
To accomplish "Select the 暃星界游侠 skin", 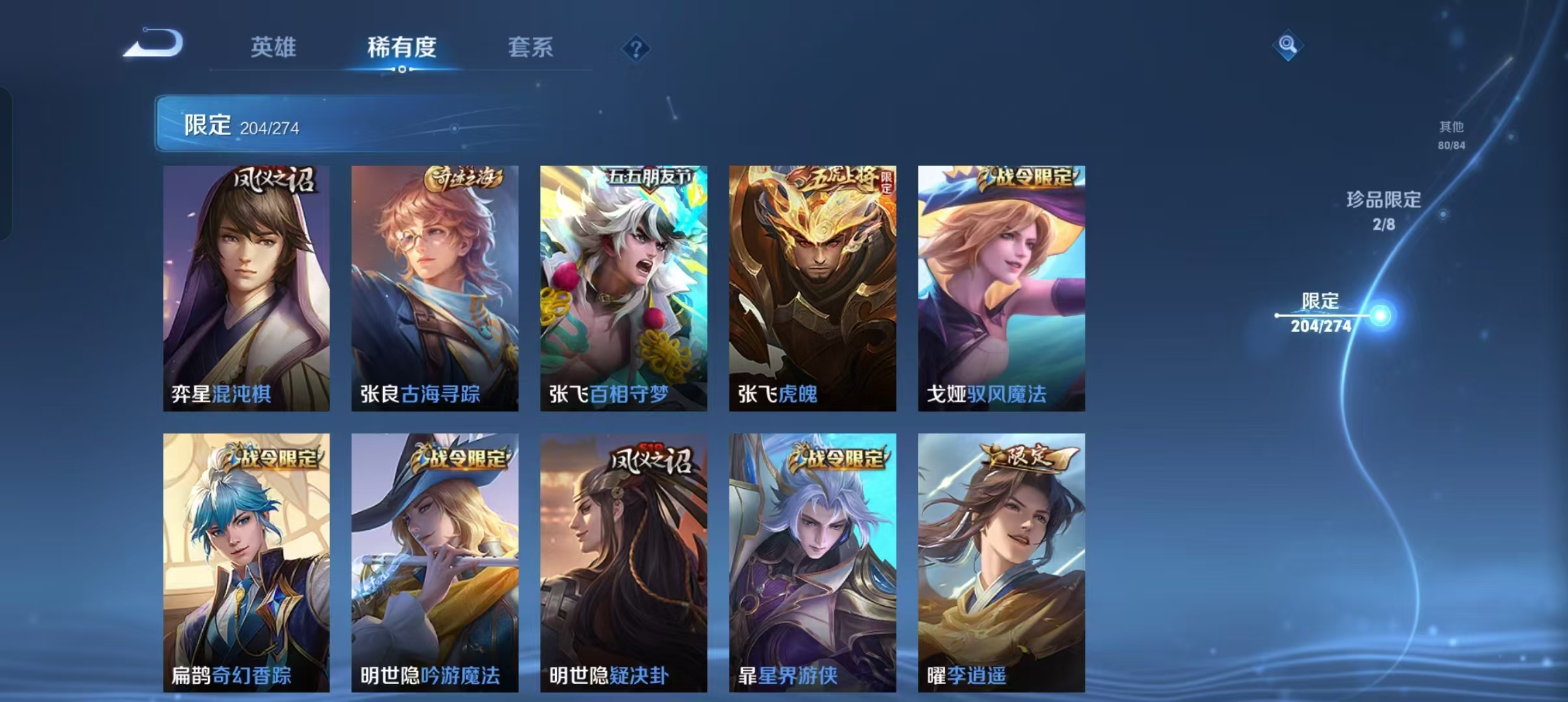I will [810, 559].
